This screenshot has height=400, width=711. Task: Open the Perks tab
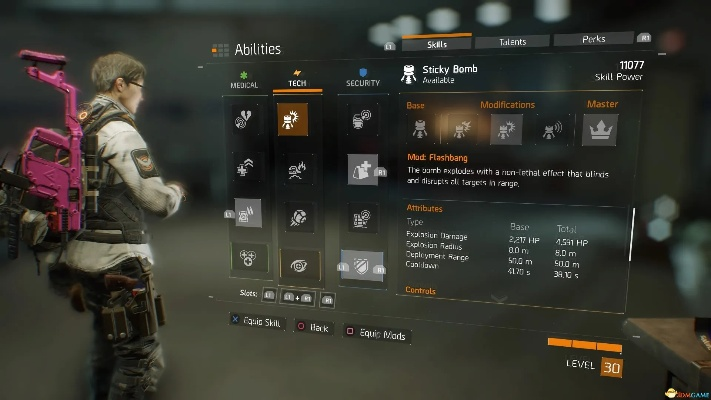coord(593,39)
